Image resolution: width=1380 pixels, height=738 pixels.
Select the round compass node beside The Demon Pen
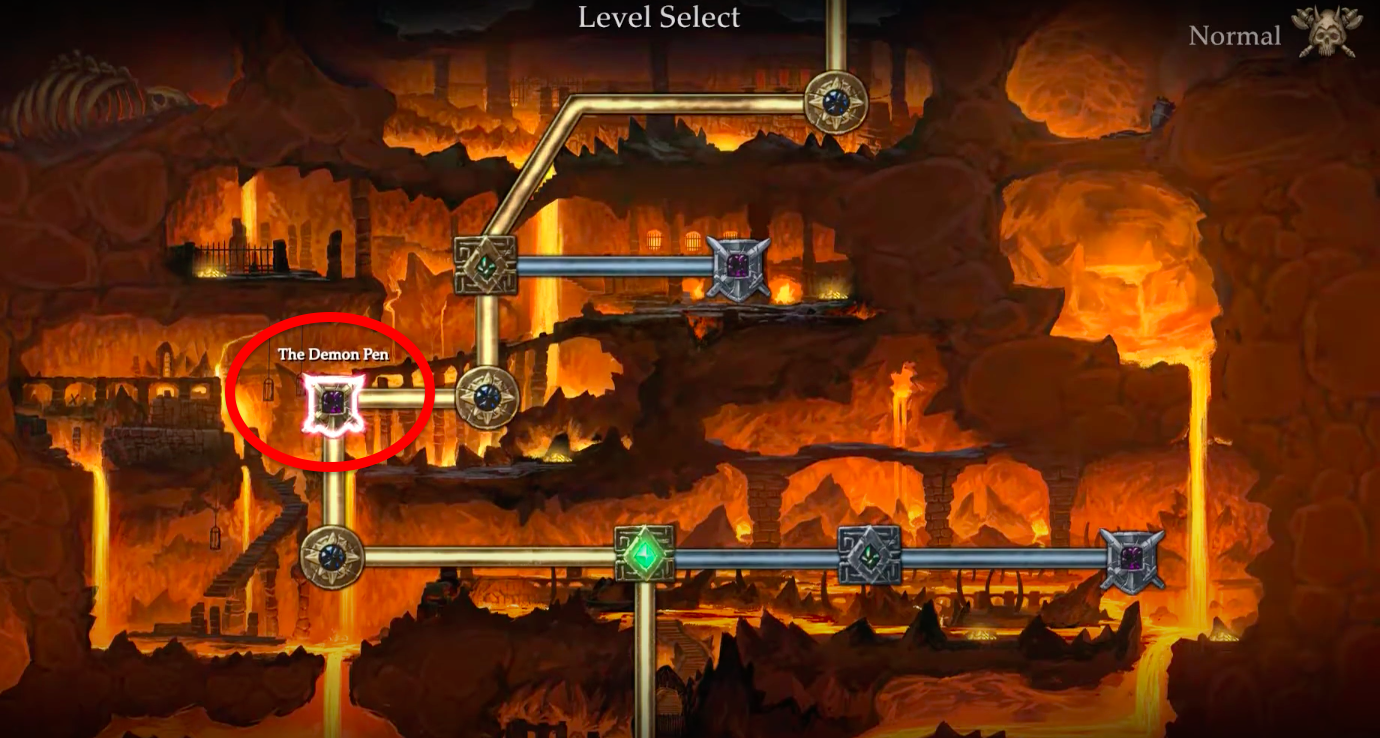486,398
